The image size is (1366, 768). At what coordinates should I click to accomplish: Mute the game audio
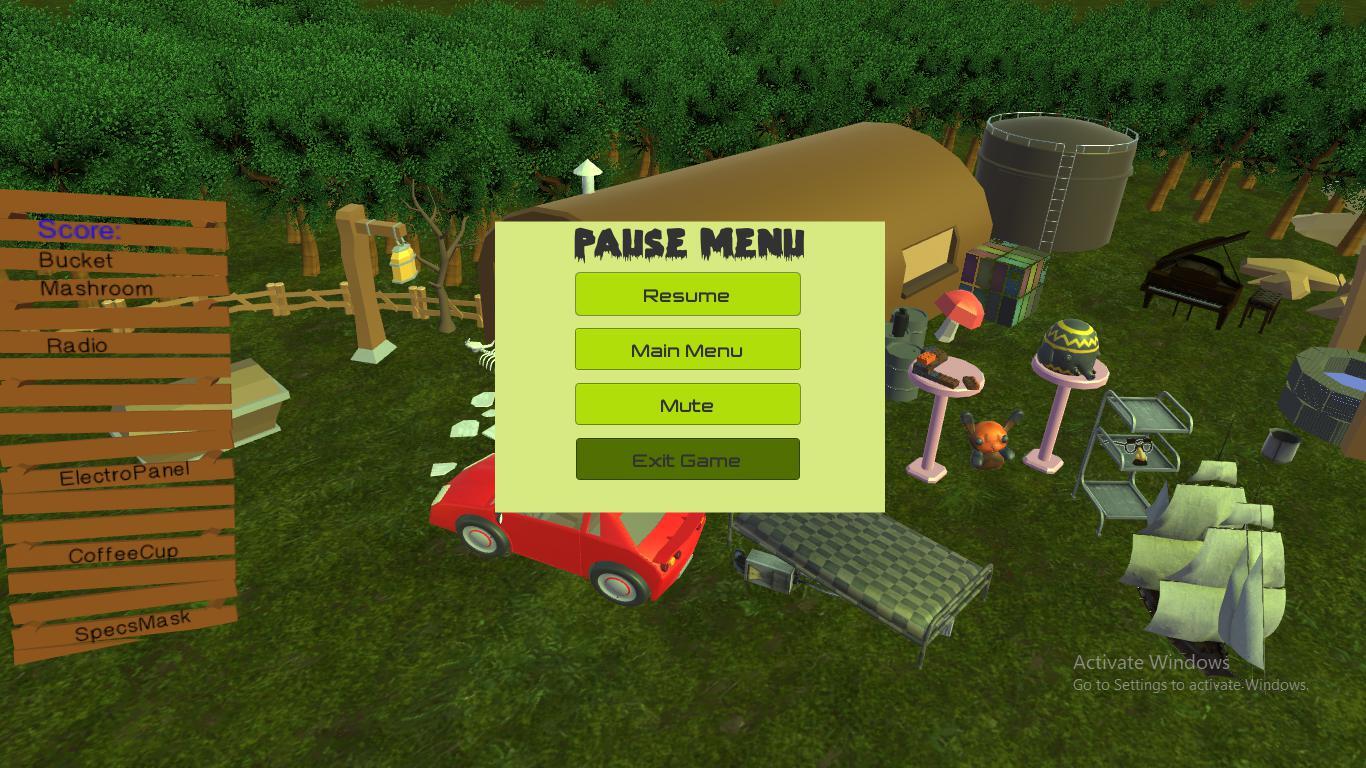pyautogui.click(x=687, y=404)
